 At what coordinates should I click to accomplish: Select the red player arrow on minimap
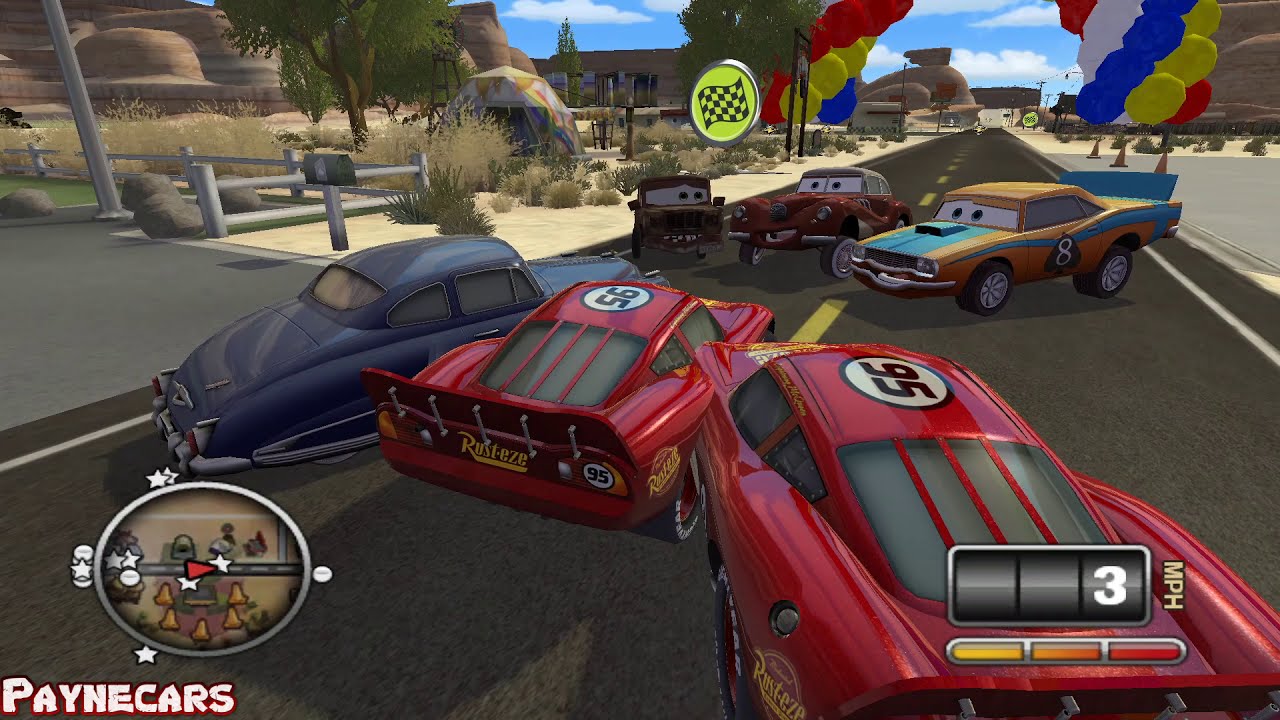pyautogui.click(x=201, y=568)
